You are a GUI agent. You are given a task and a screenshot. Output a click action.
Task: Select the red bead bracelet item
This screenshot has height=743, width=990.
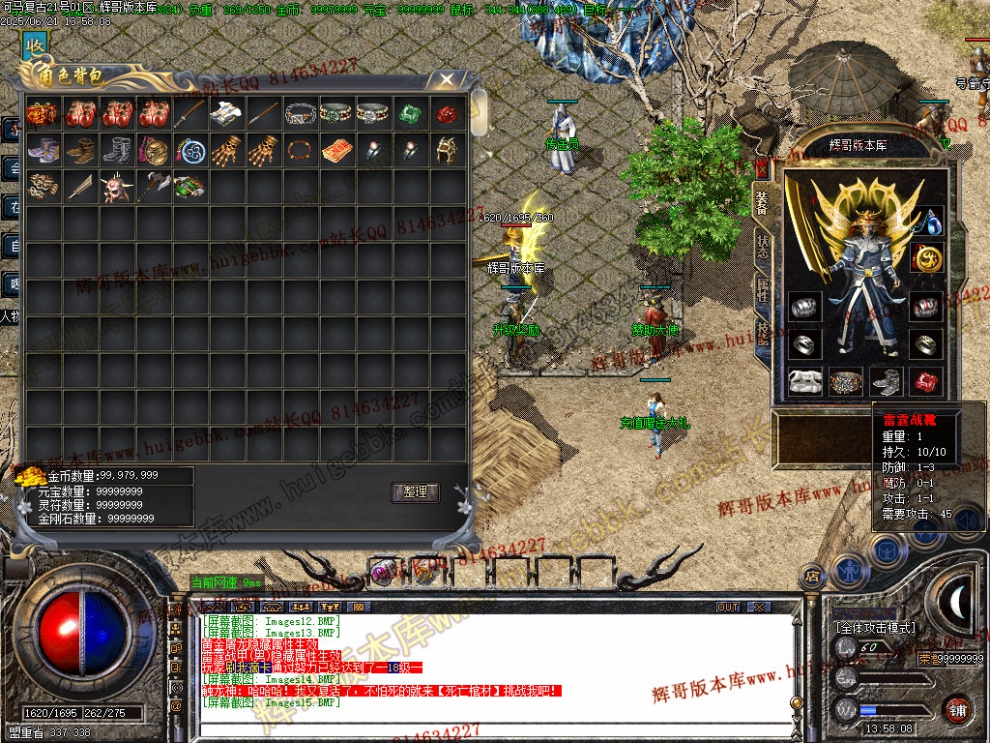(x=299, y=150)
